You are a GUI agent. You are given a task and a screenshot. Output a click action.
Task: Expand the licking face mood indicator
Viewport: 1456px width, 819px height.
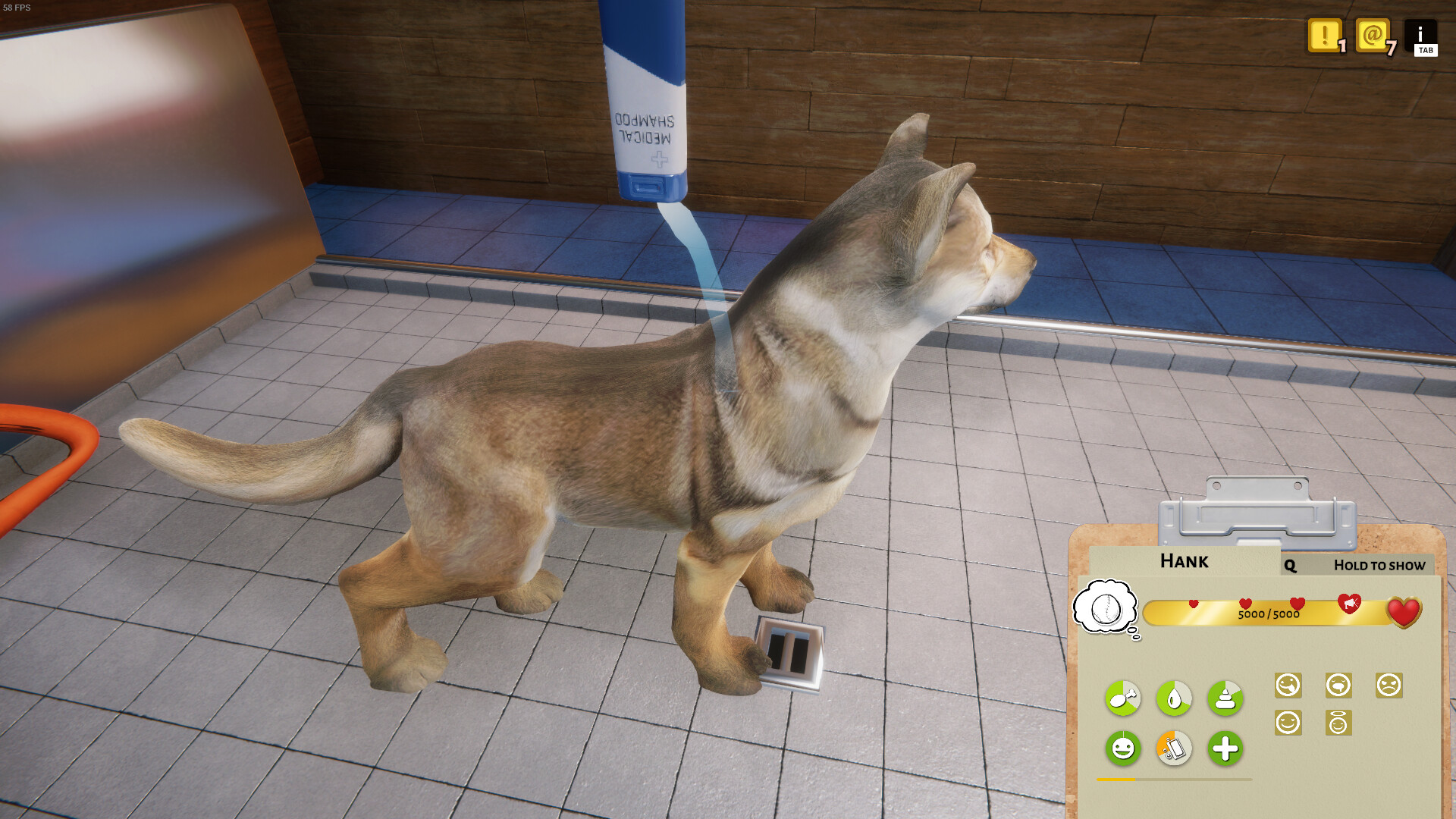tap(1340, 684)
